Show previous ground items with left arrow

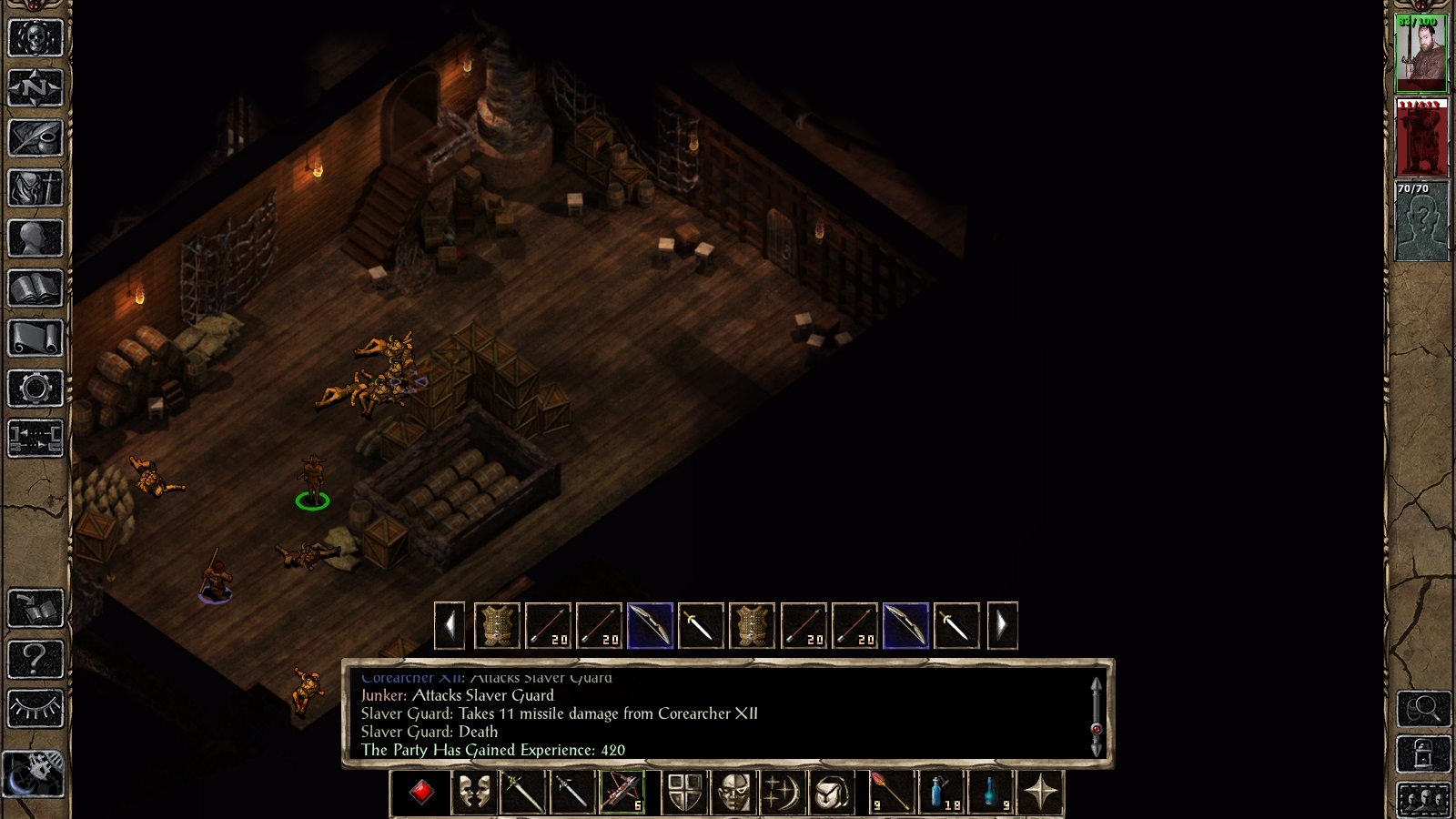pos(450,626)
